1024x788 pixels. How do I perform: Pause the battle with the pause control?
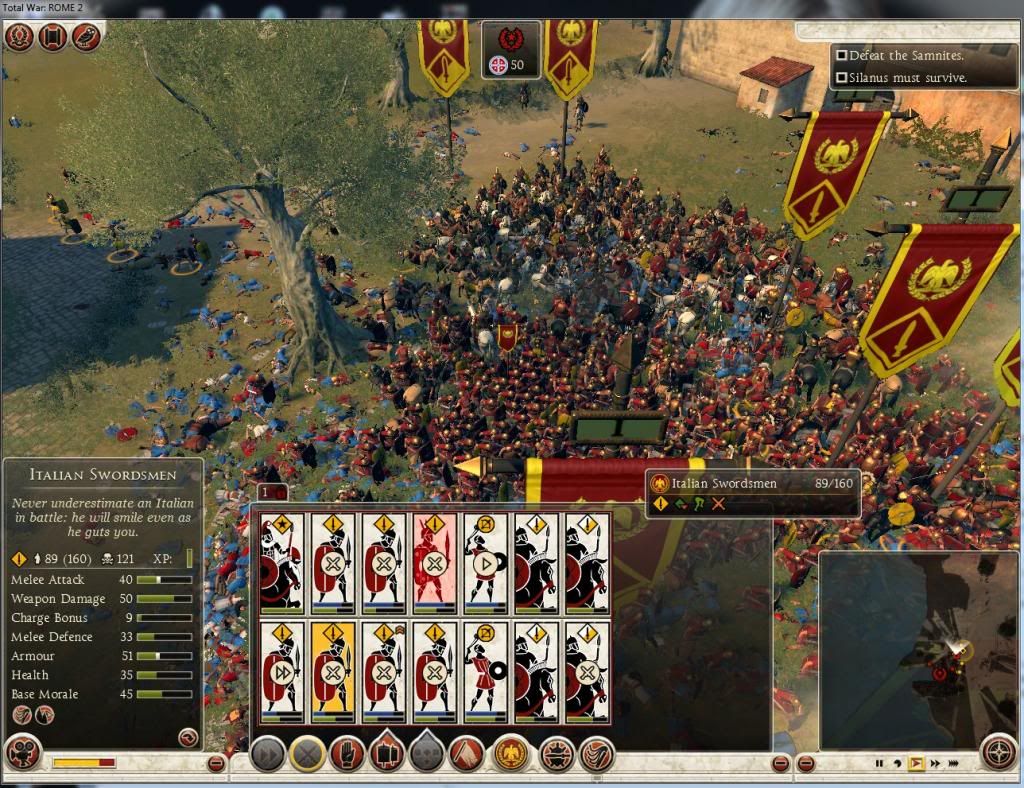coord(879,764)
